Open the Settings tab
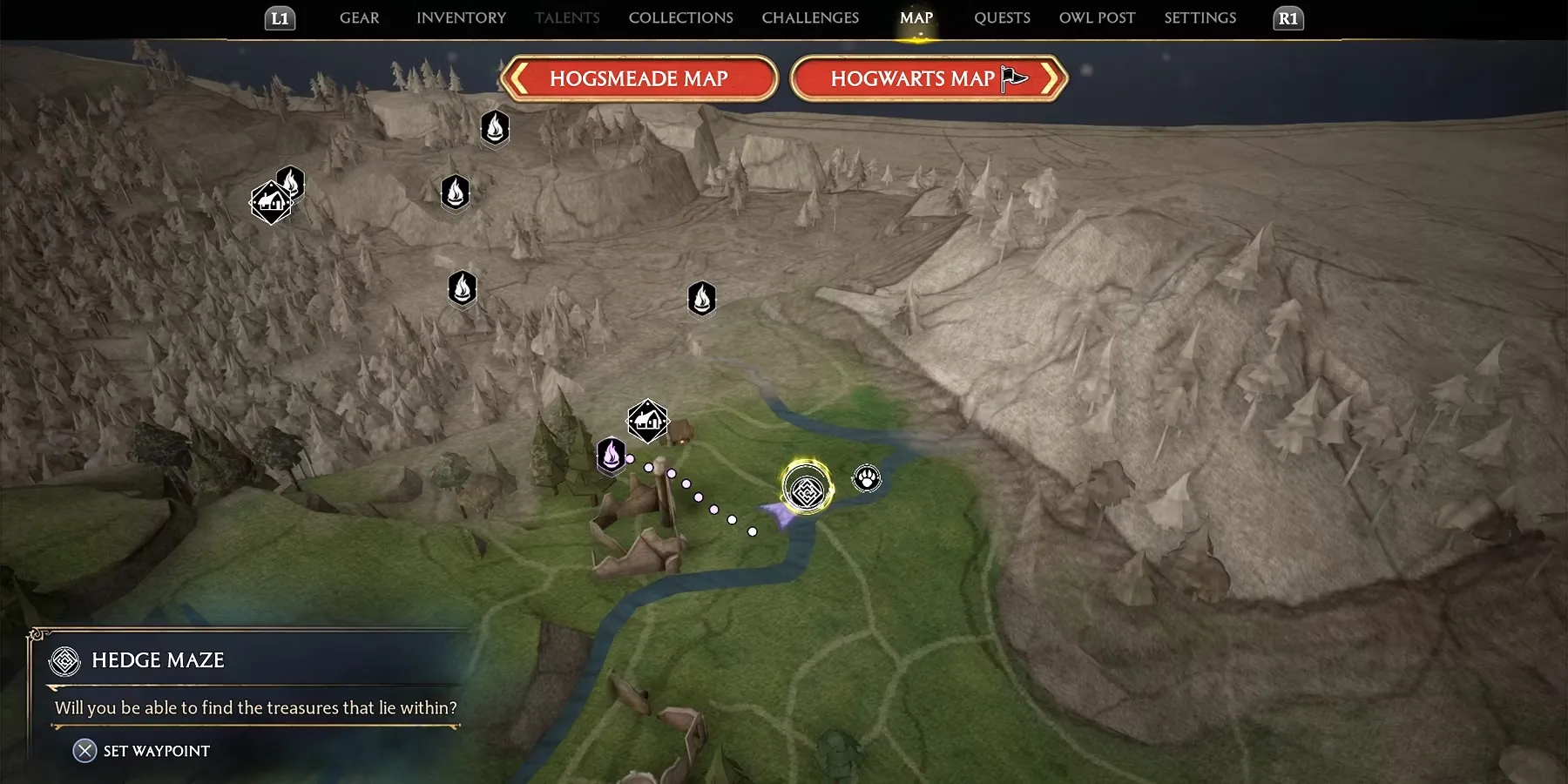The width and height of the screenshot is (1568, 784). (1200, 18)
